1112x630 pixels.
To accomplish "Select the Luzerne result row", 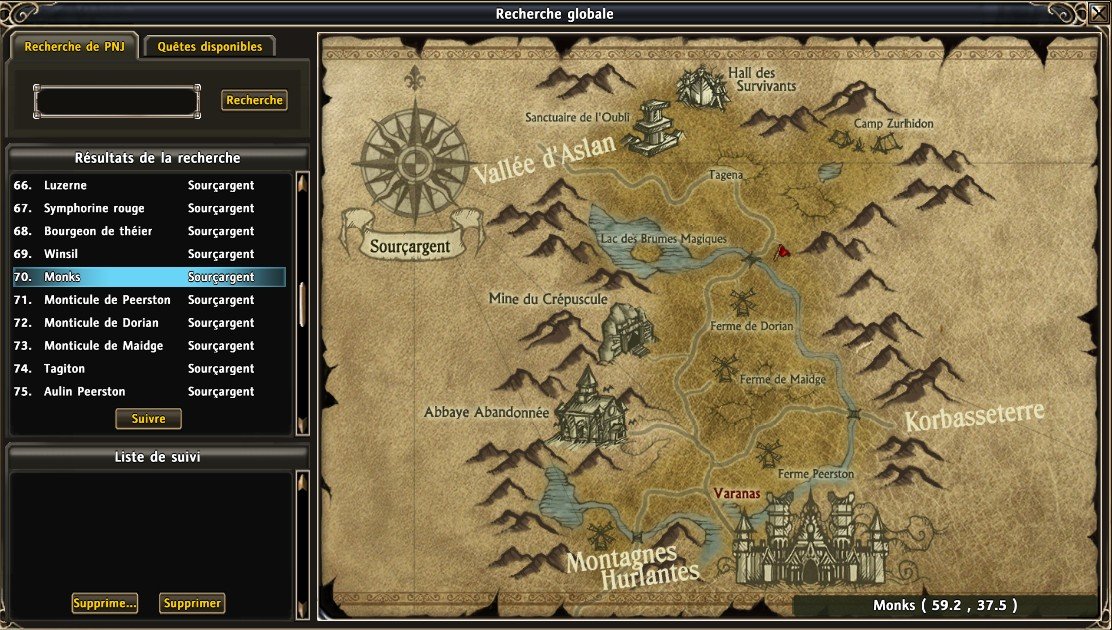I will click(148, 186).
